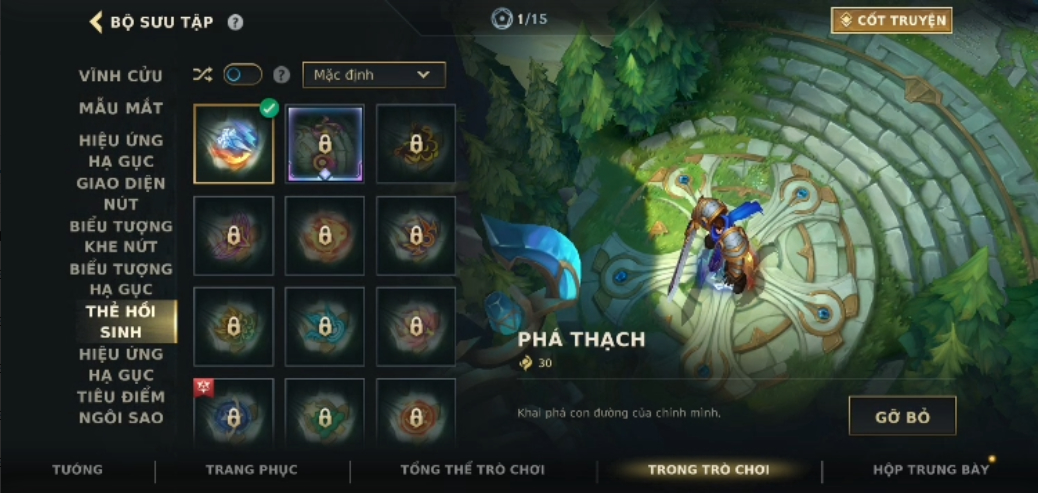Switch to the Trang Phục tab

[x=251, y=469]
